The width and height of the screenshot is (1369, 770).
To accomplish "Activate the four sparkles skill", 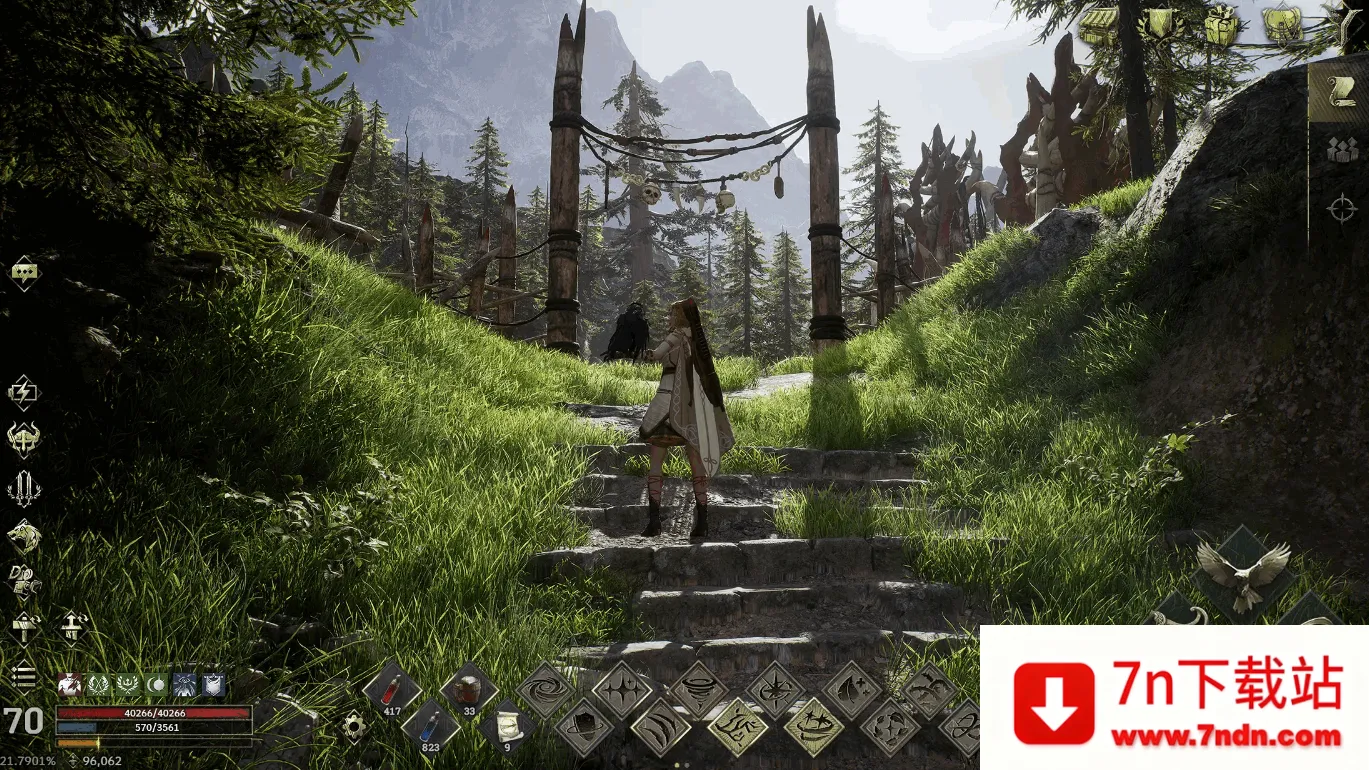I will (x=621, y=690).
